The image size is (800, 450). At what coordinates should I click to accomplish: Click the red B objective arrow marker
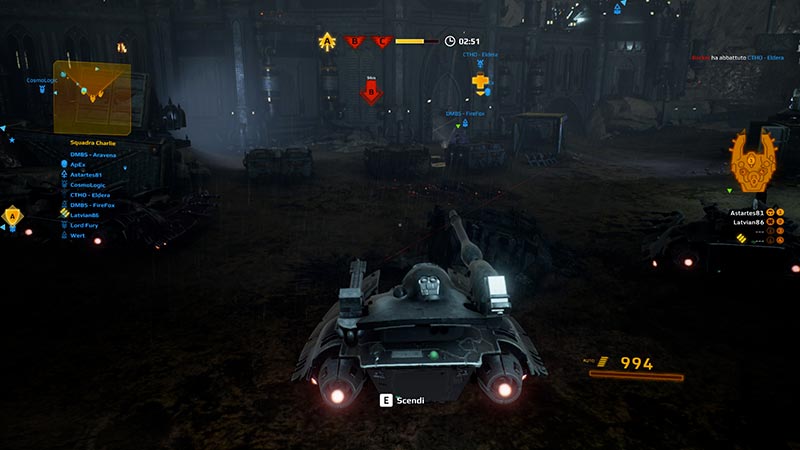(371, 94)
